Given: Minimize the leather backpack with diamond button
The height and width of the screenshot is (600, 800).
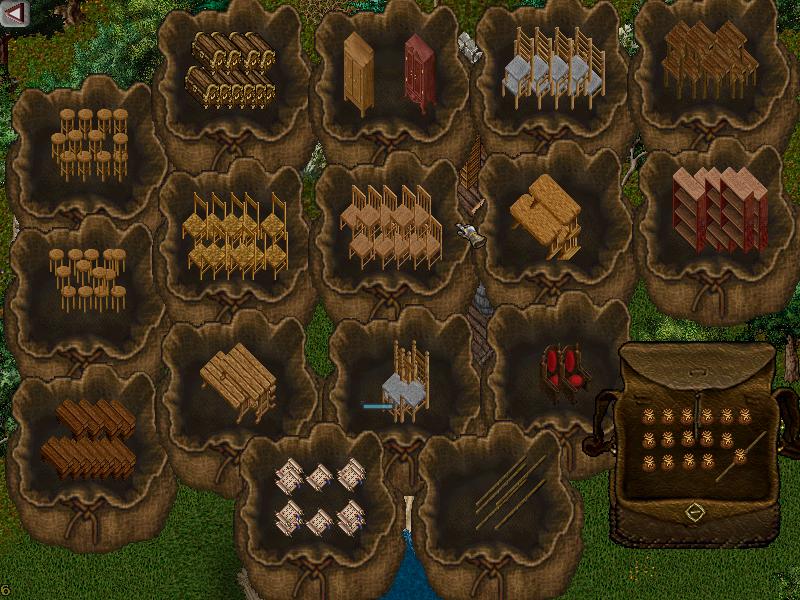Looking at the screenshot, I should click(696, 512).
